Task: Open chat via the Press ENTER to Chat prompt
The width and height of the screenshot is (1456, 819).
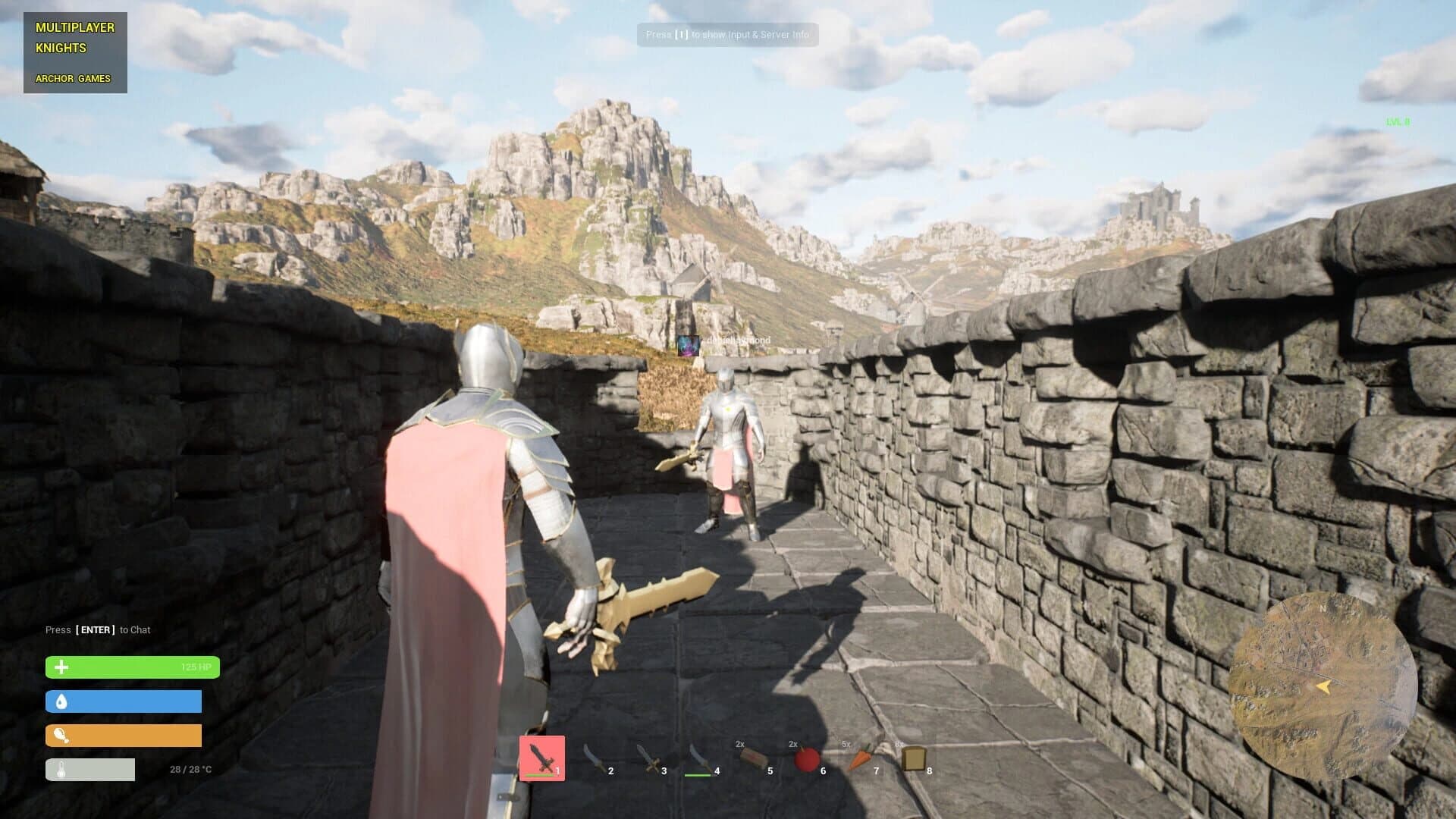Action: (97, 629)
